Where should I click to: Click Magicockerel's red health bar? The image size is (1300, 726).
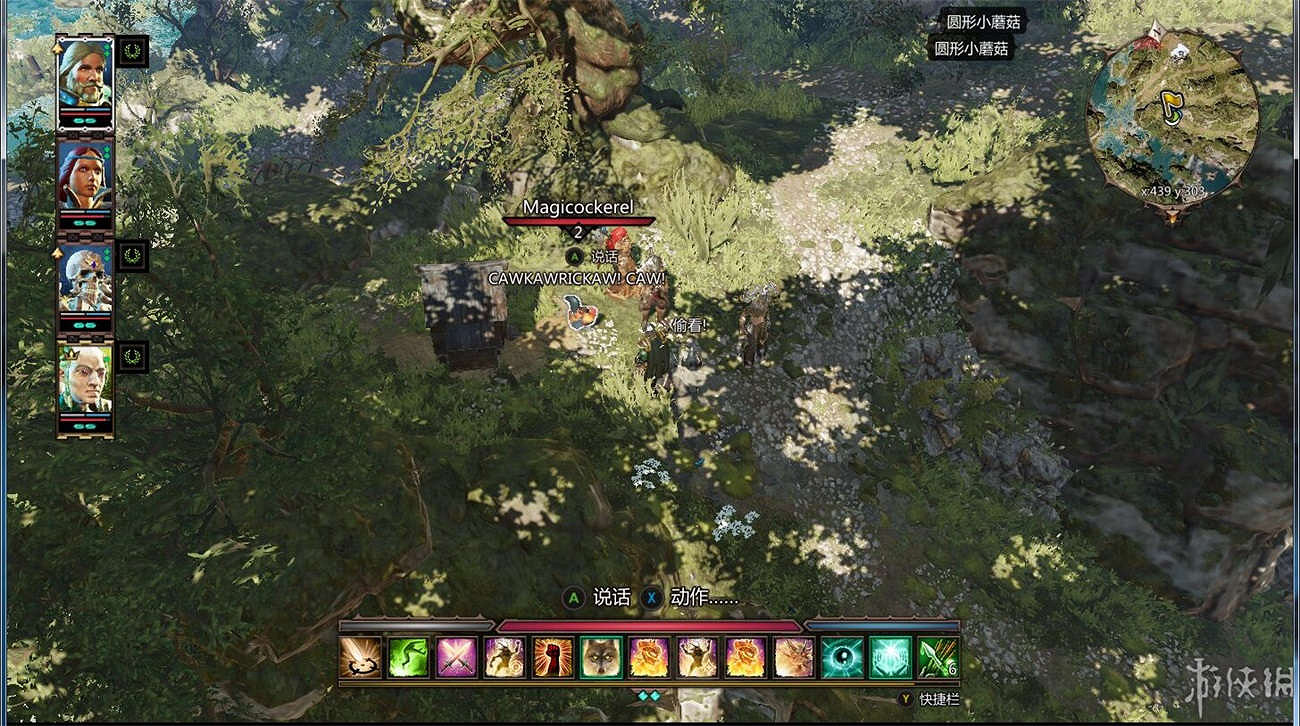tap(578, 219)
